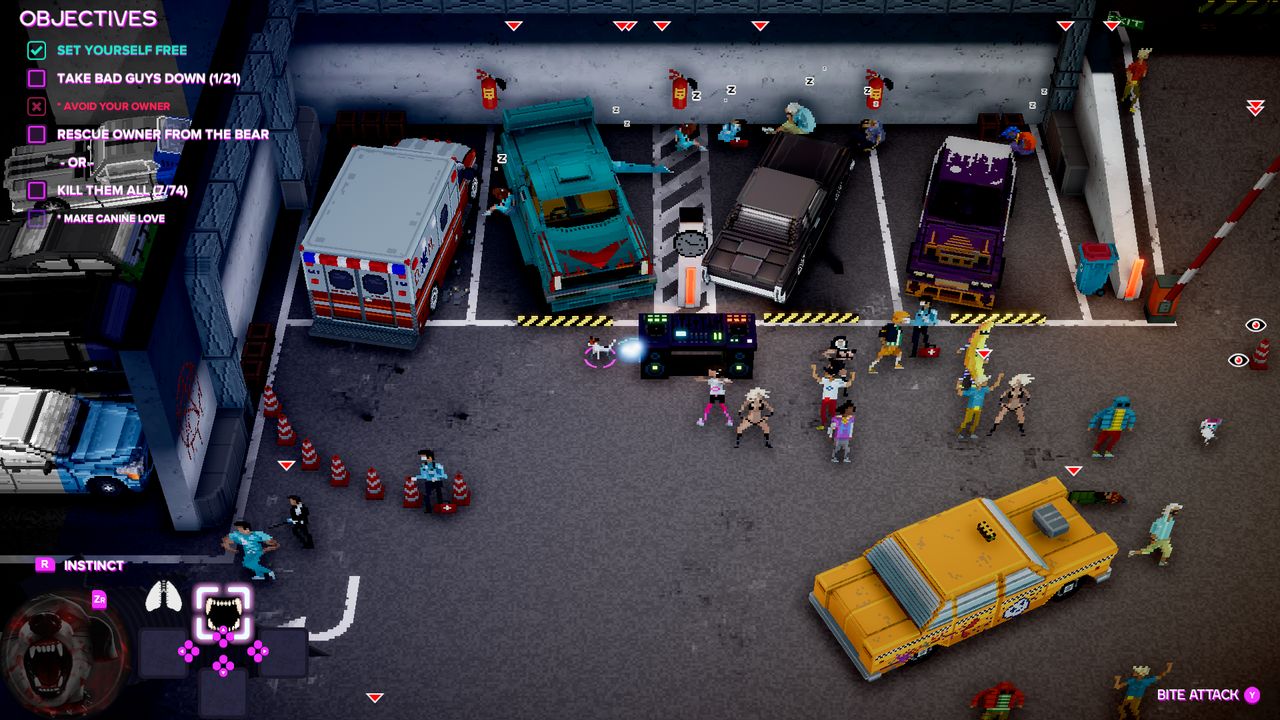
Task: Click the lungs breath ability icon
Action: coord(164,595)
